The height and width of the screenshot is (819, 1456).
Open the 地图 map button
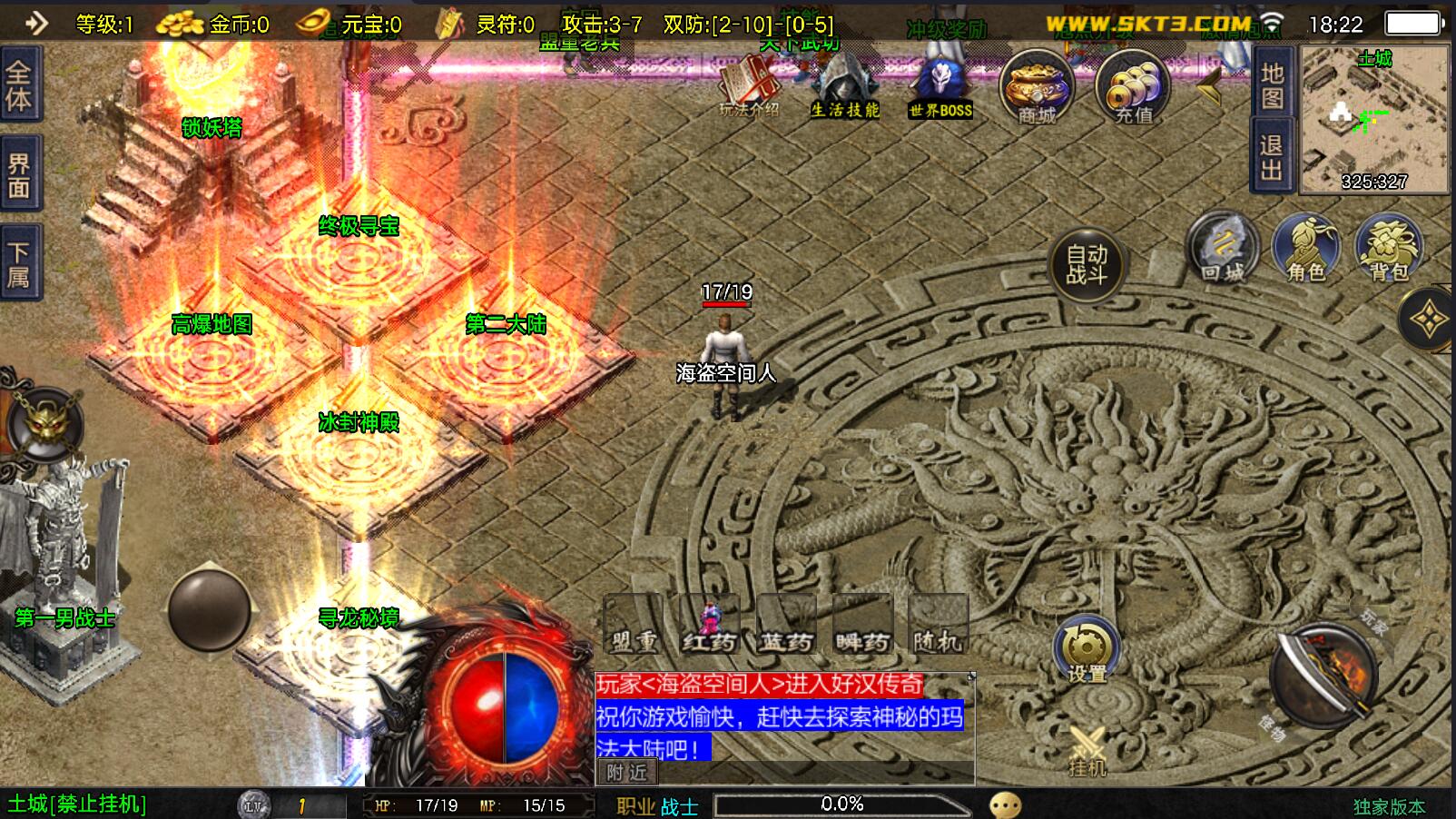tap(1272, 84)
